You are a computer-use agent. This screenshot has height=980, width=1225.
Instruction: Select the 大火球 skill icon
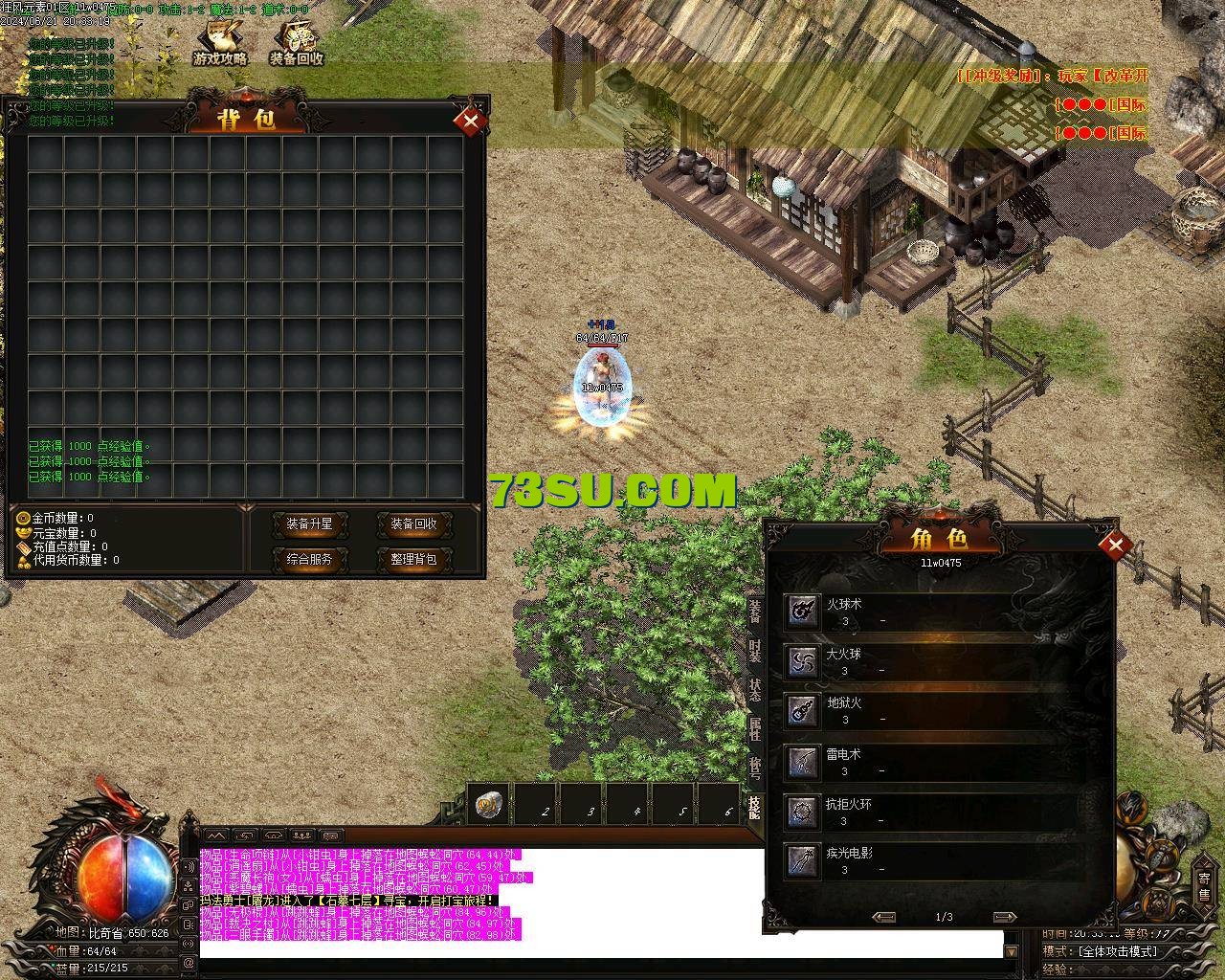pos(802,660)
